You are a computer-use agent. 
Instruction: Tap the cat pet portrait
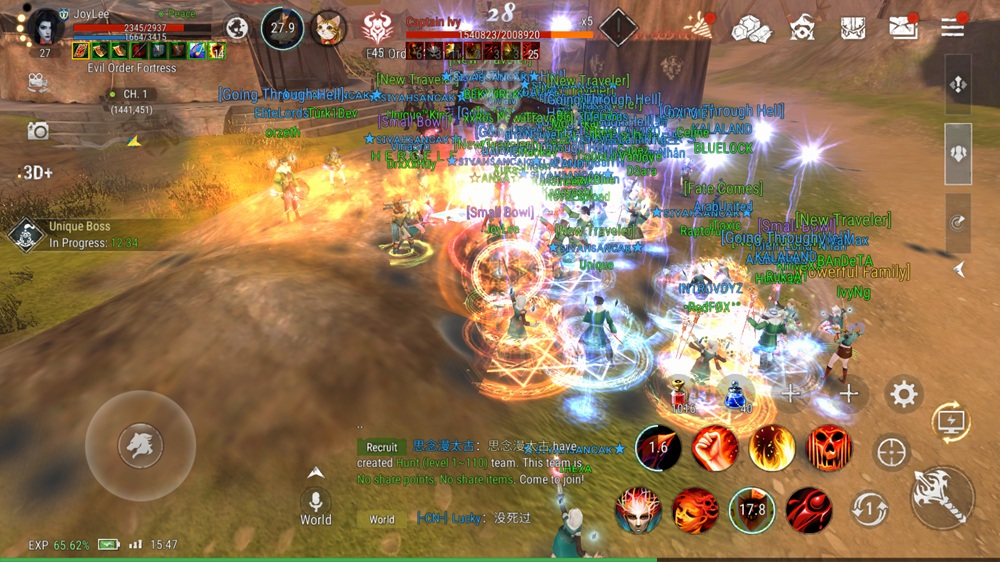click(x=327, y=28)
